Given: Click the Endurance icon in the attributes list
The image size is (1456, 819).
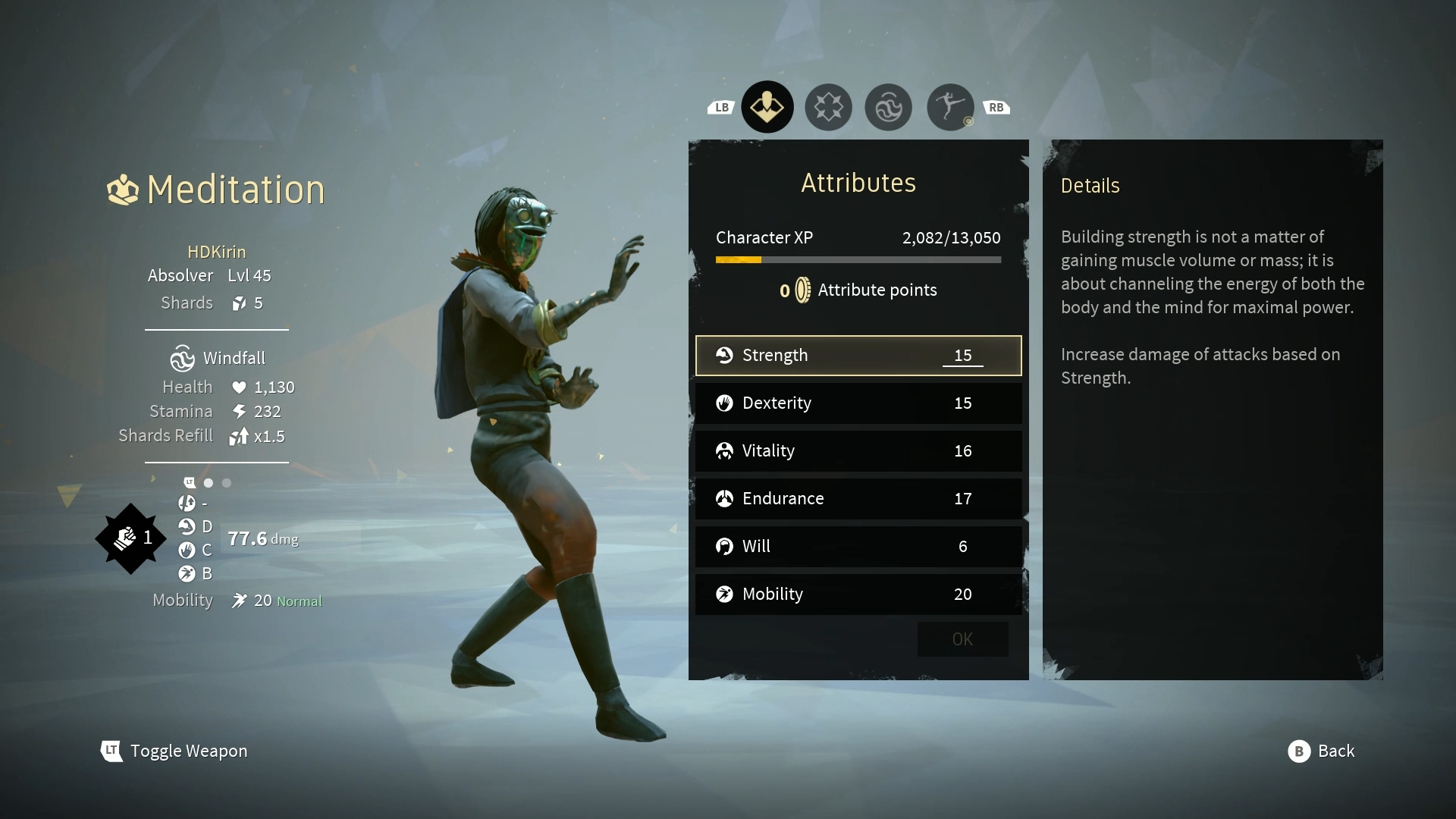Looking at the screenshot, I should 725,498.
